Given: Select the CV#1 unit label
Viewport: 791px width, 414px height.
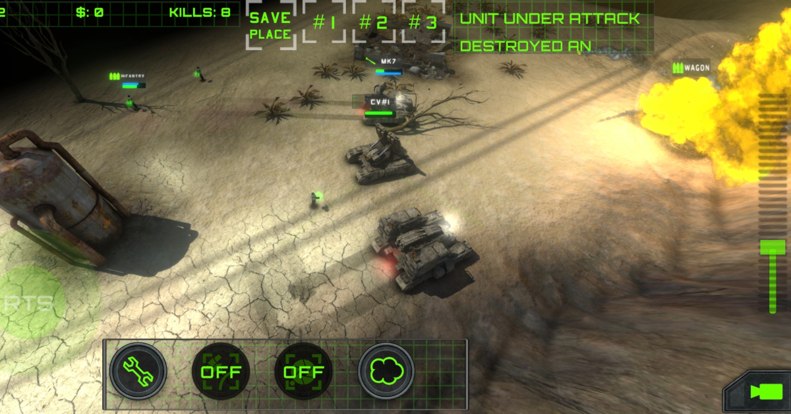Looking at the screenshot, I should (x=379, y=103).
